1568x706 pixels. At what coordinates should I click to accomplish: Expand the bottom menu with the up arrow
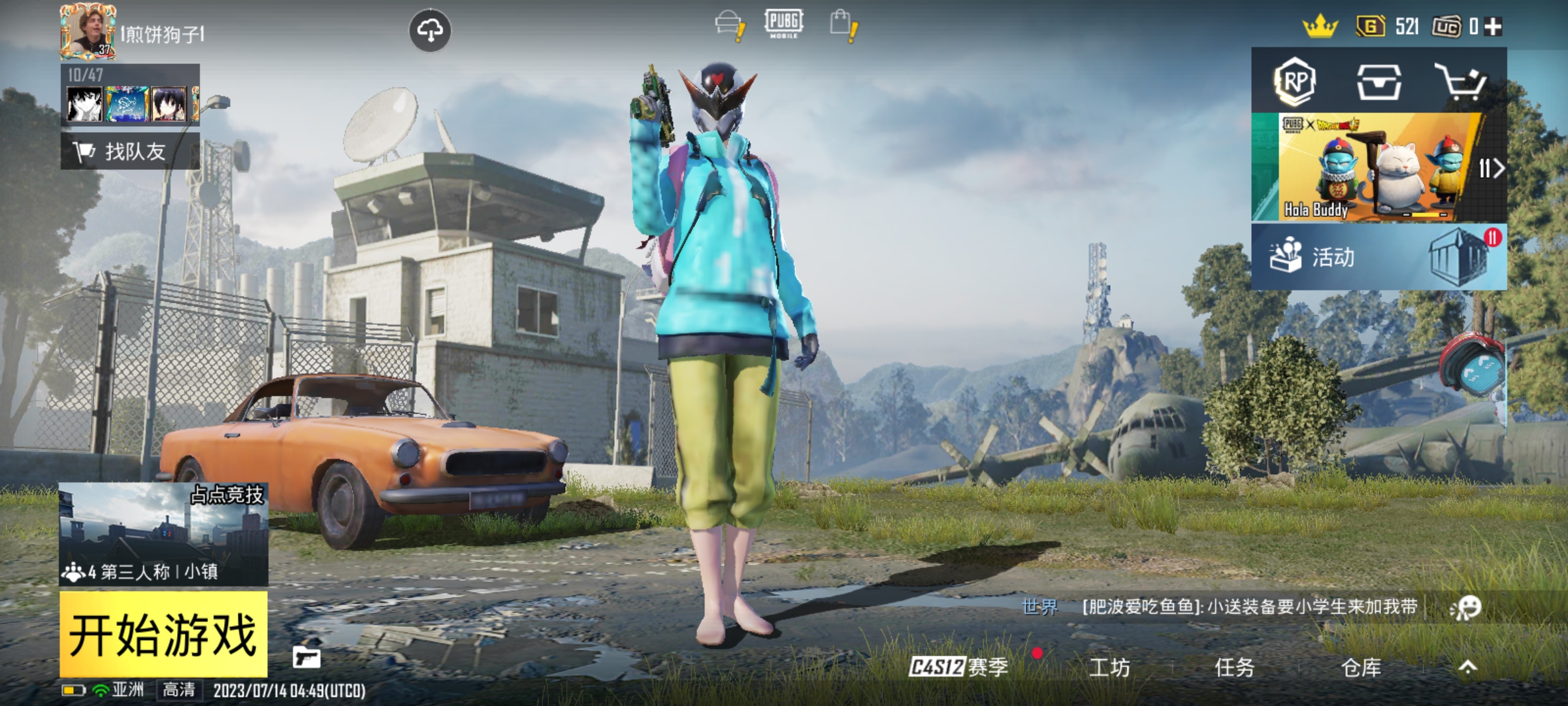pos(1467,667)
